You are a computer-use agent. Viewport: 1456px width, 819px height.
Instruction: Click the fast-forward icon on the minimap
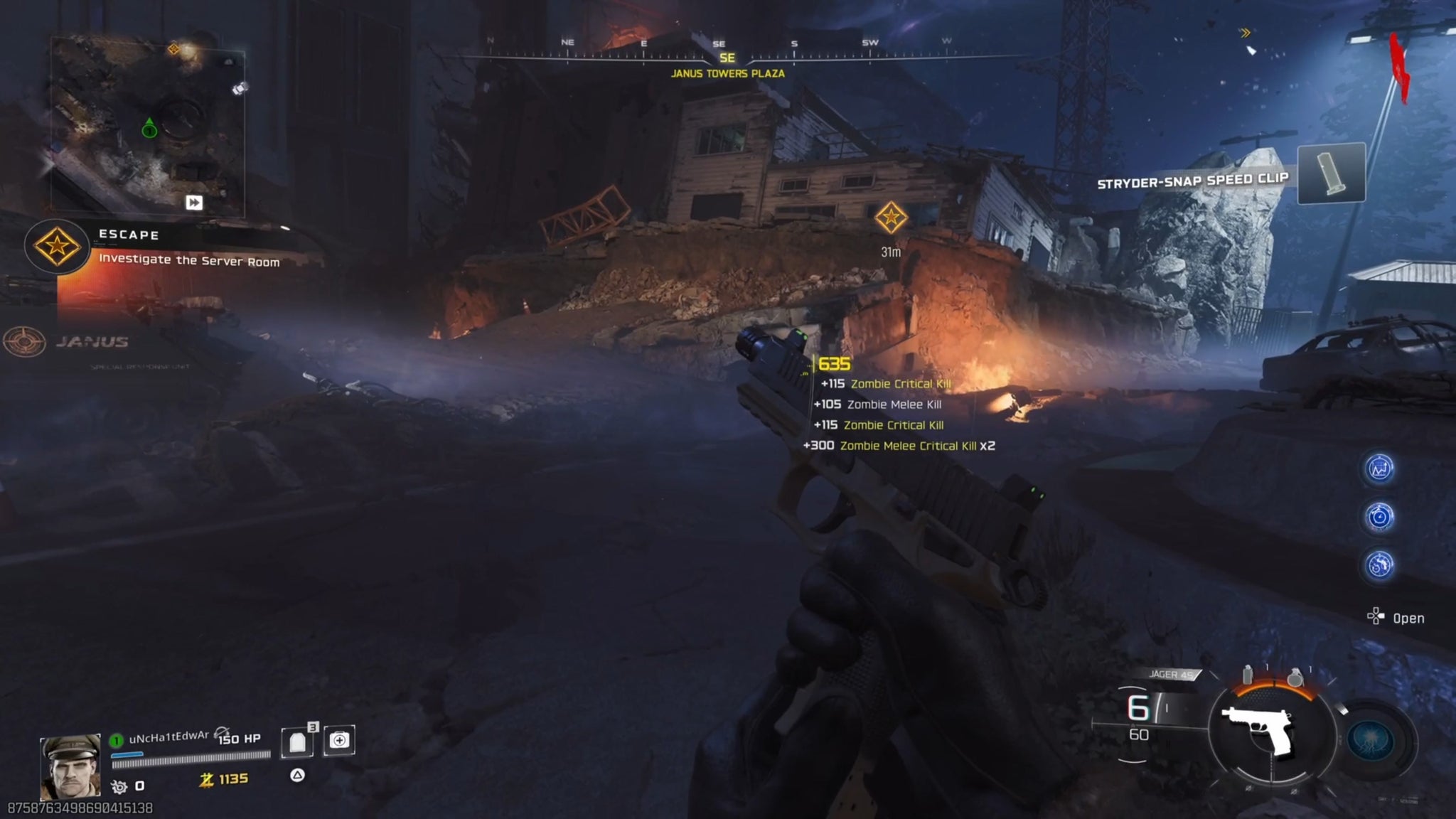(194, 203)
